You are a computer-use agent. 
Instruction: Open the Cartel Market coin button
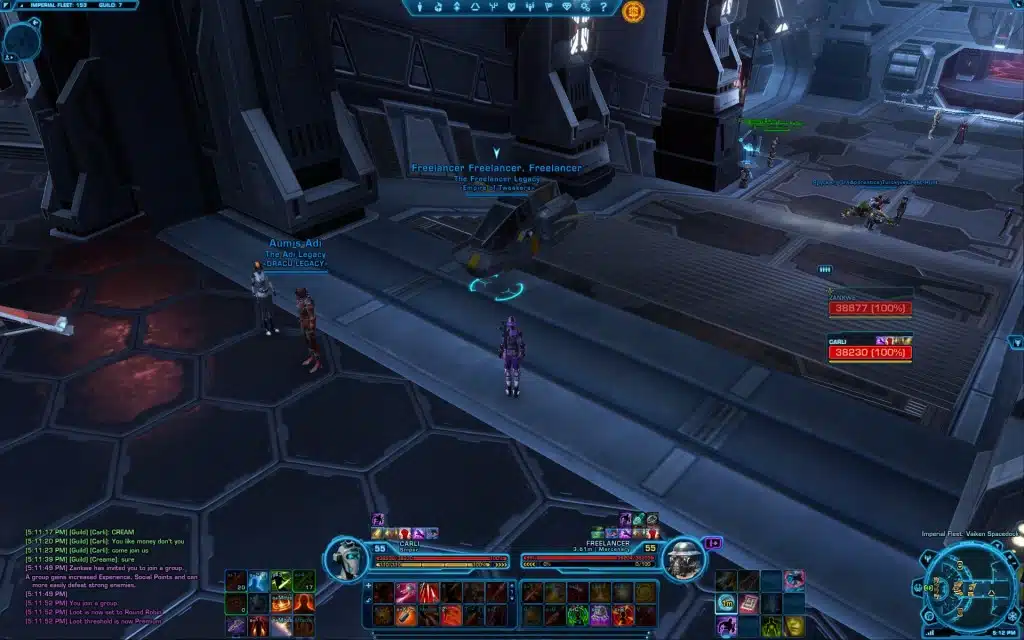[632, 12]
